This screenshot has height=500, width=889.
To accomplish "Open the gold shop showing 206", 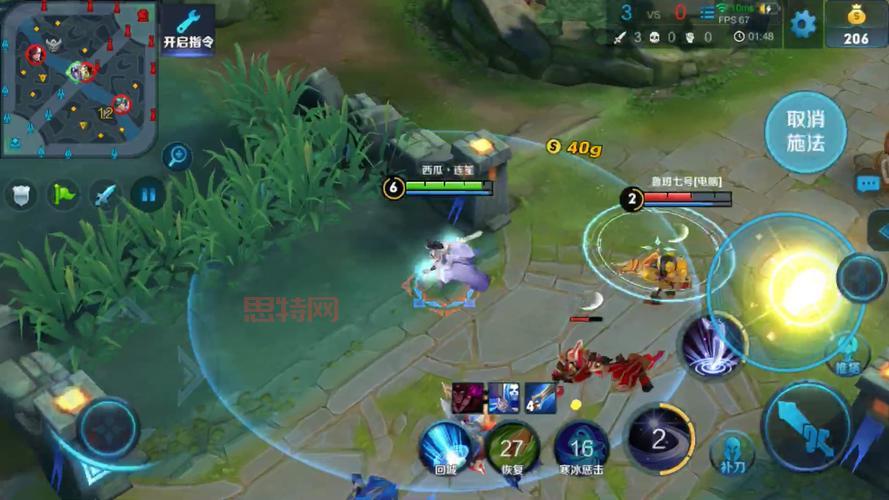I will (x=855, y=24).
